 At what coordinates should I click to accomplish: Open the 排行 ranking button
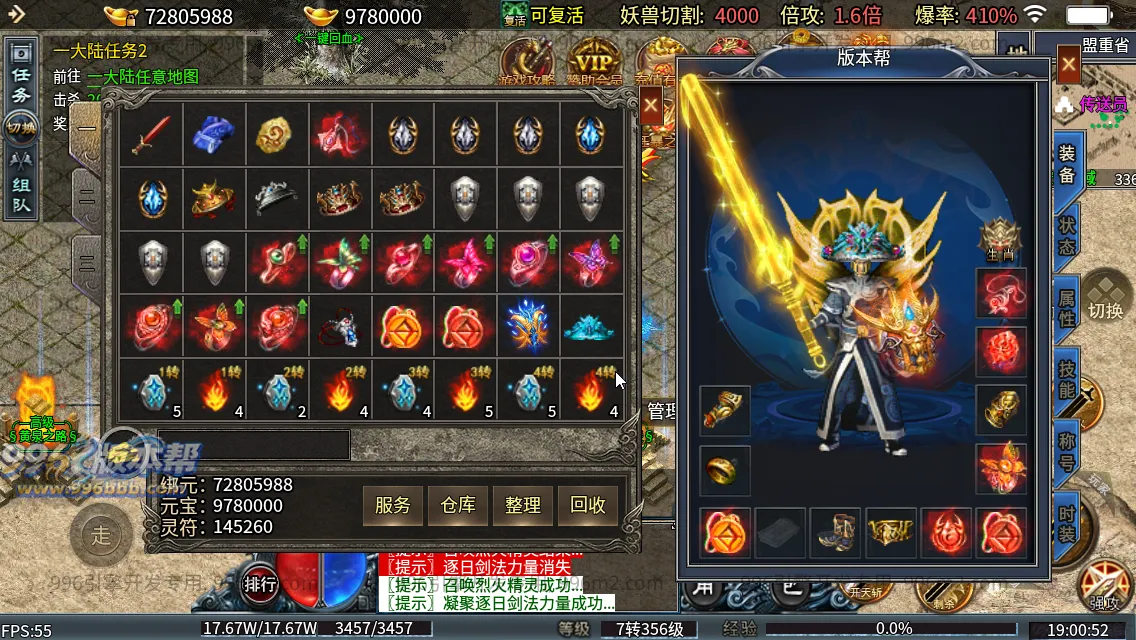pyautogui.click(x=260, y=585)
